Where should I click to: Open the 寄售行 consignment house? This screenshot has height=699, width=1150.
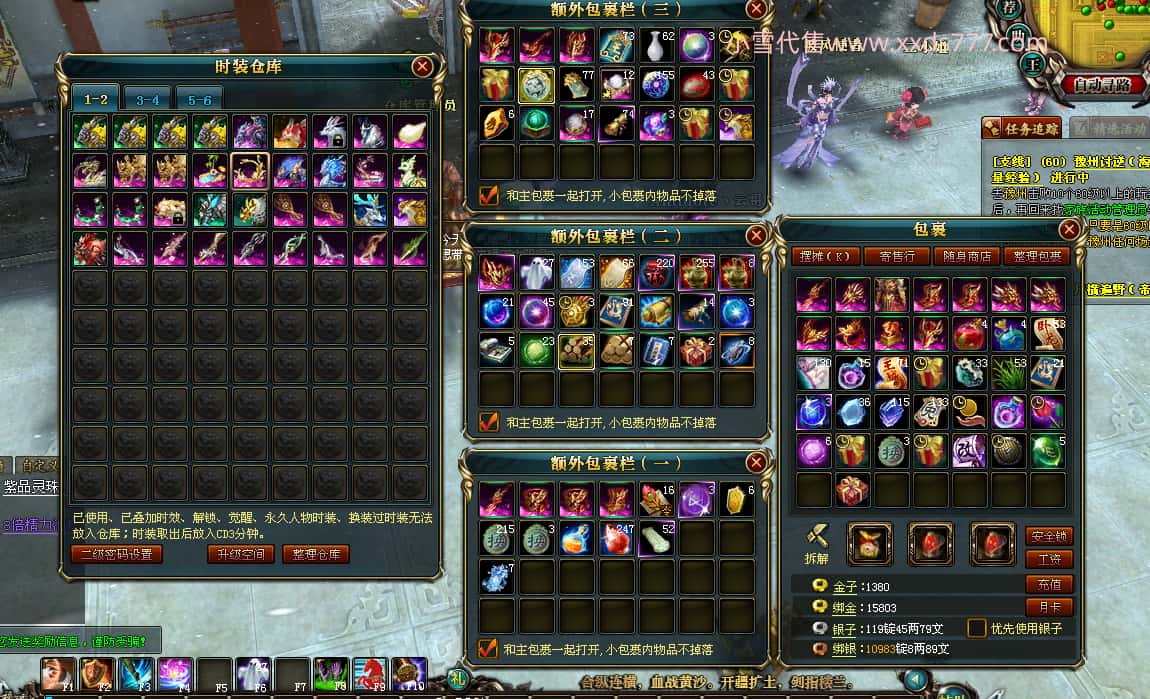(896, 256)
